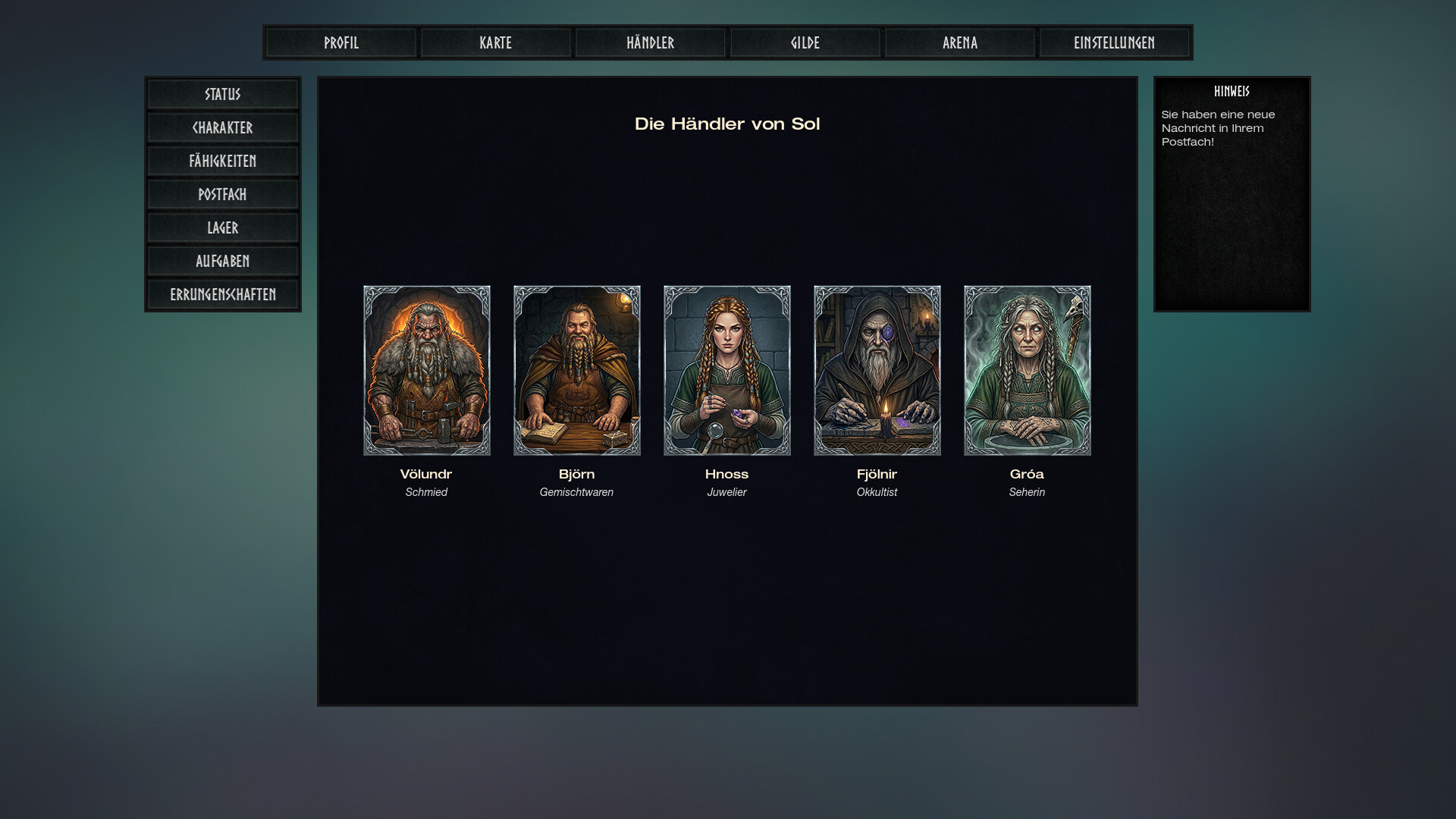Click the heading Die Händler von Sol

[727, 124]
